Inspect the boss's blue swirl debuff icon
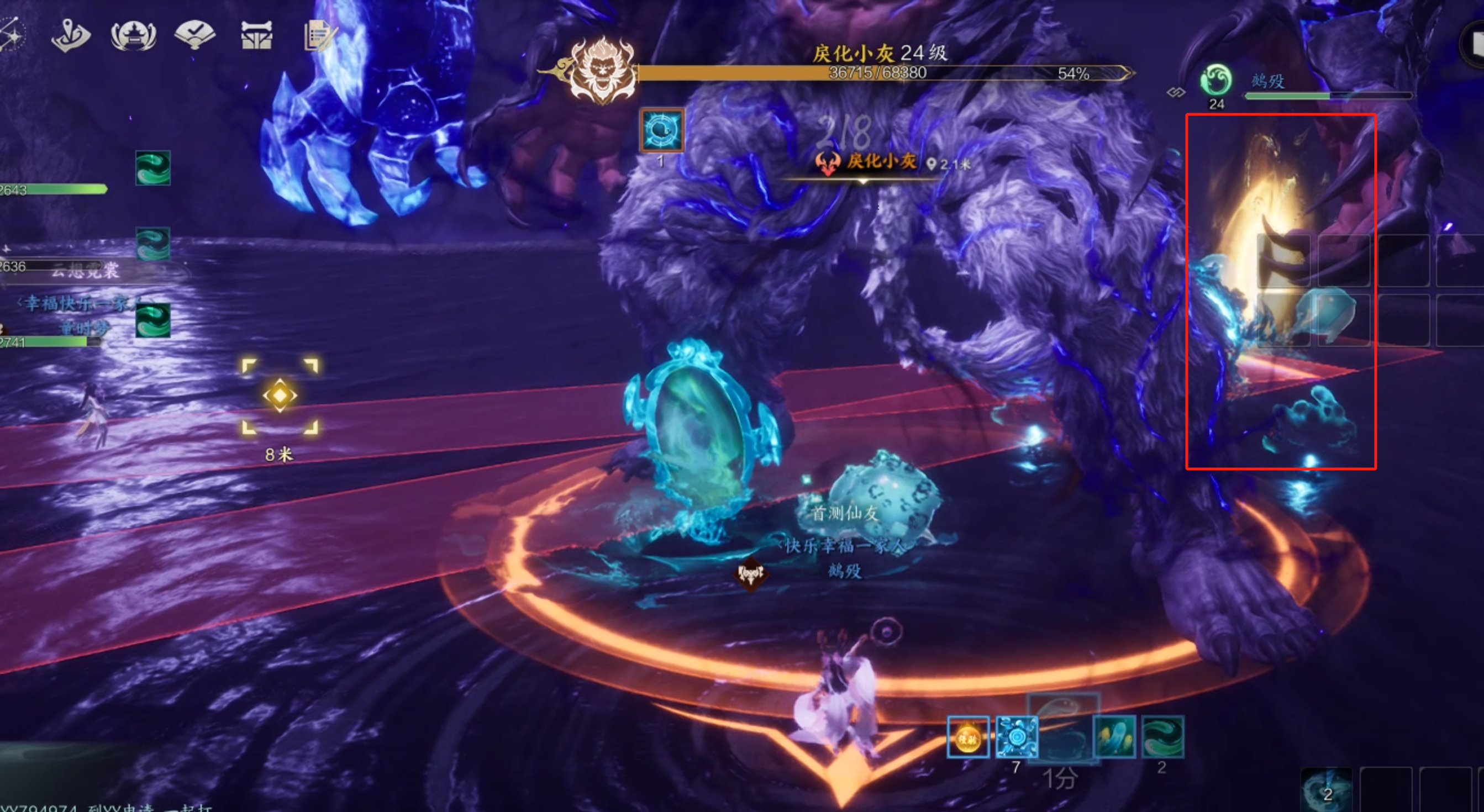Image resolution: width=1484 pixels, height=812 pixels. click(x=662, y=130)
